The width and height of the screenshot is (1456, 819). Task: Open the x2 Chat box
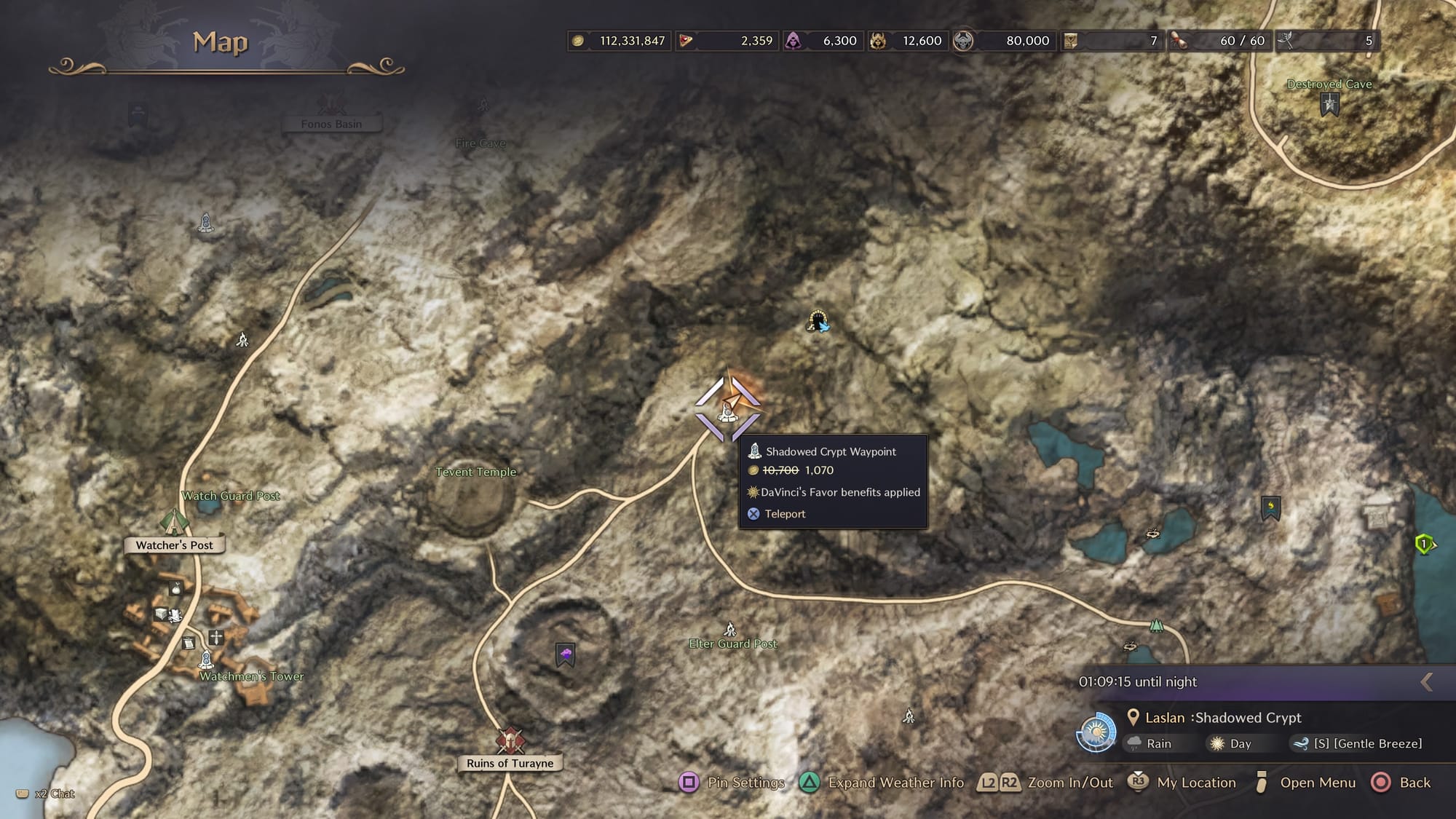click(45, 794)
